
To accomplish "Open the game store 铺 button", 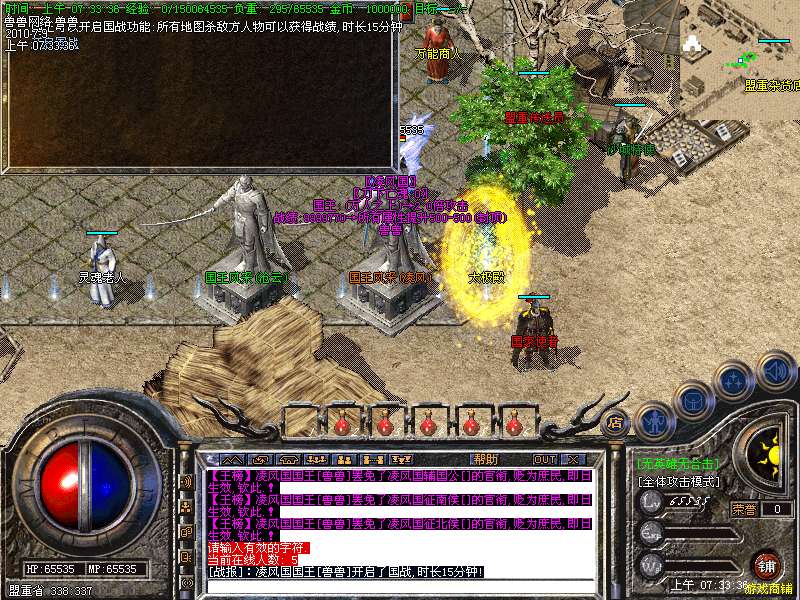I will tap(766, 564).
